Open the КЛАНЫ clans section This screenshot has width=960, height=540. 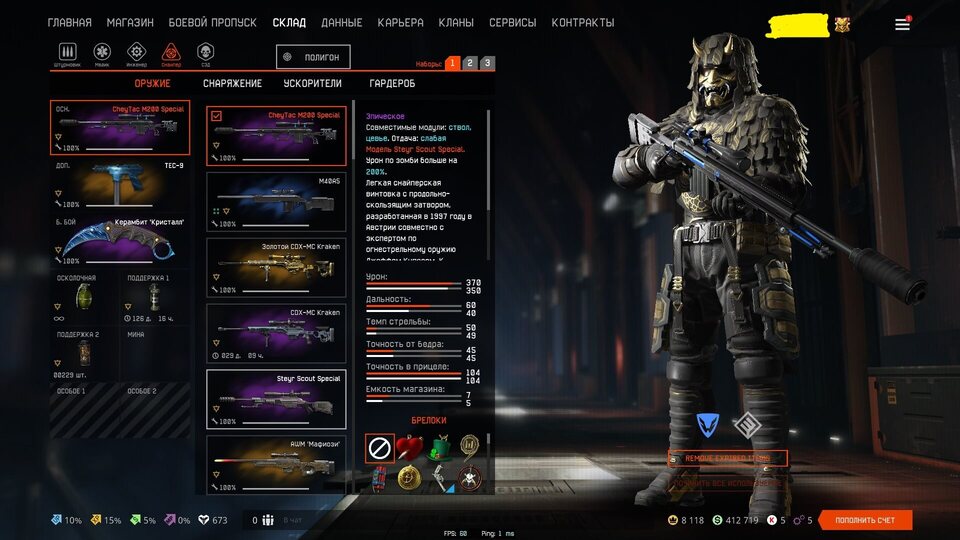point(455,22)
